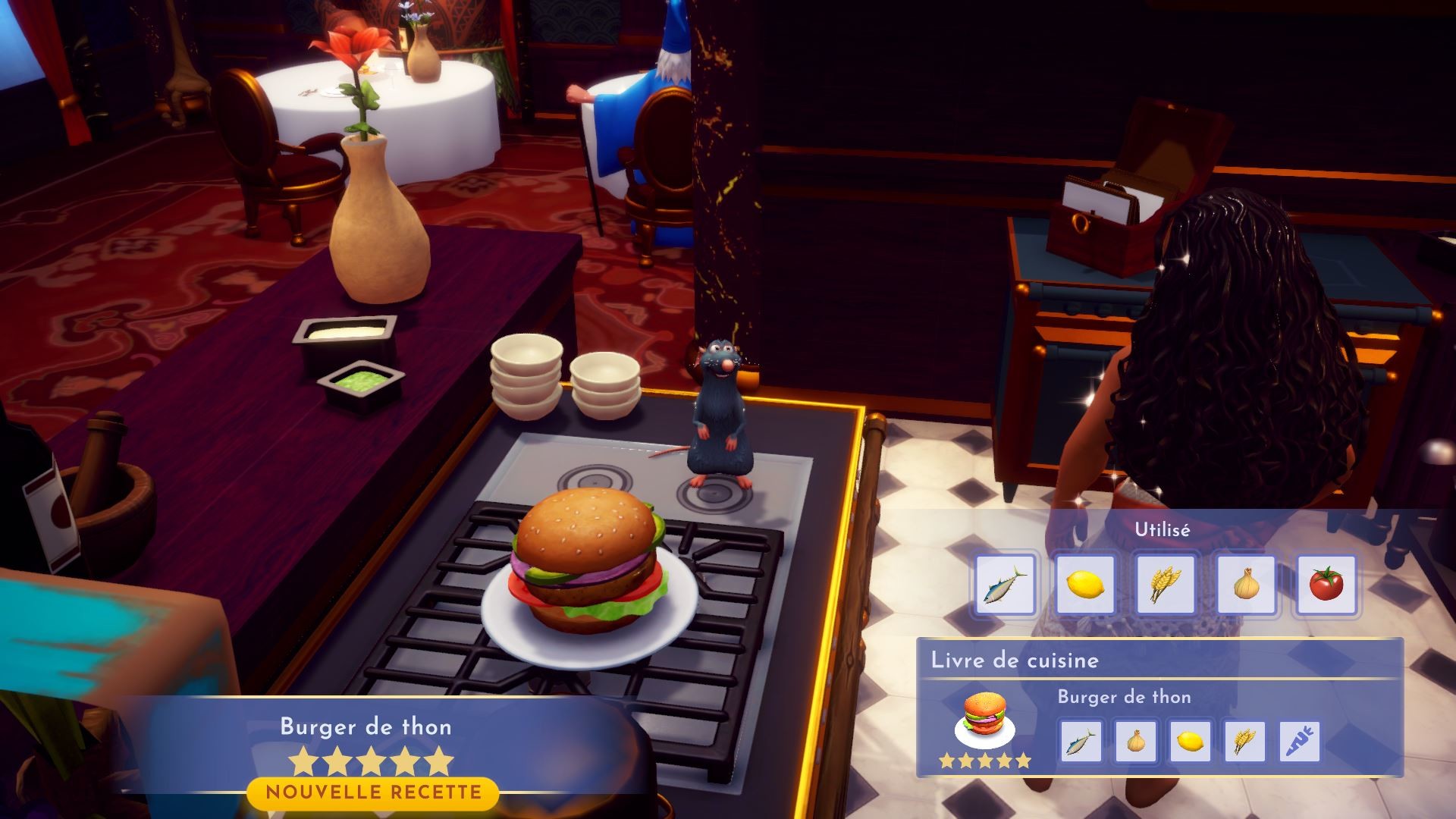Select the tuna slot under Utilisé
The width and height of the screenshot is (1456, 819).
click(x=1005, y=585)
